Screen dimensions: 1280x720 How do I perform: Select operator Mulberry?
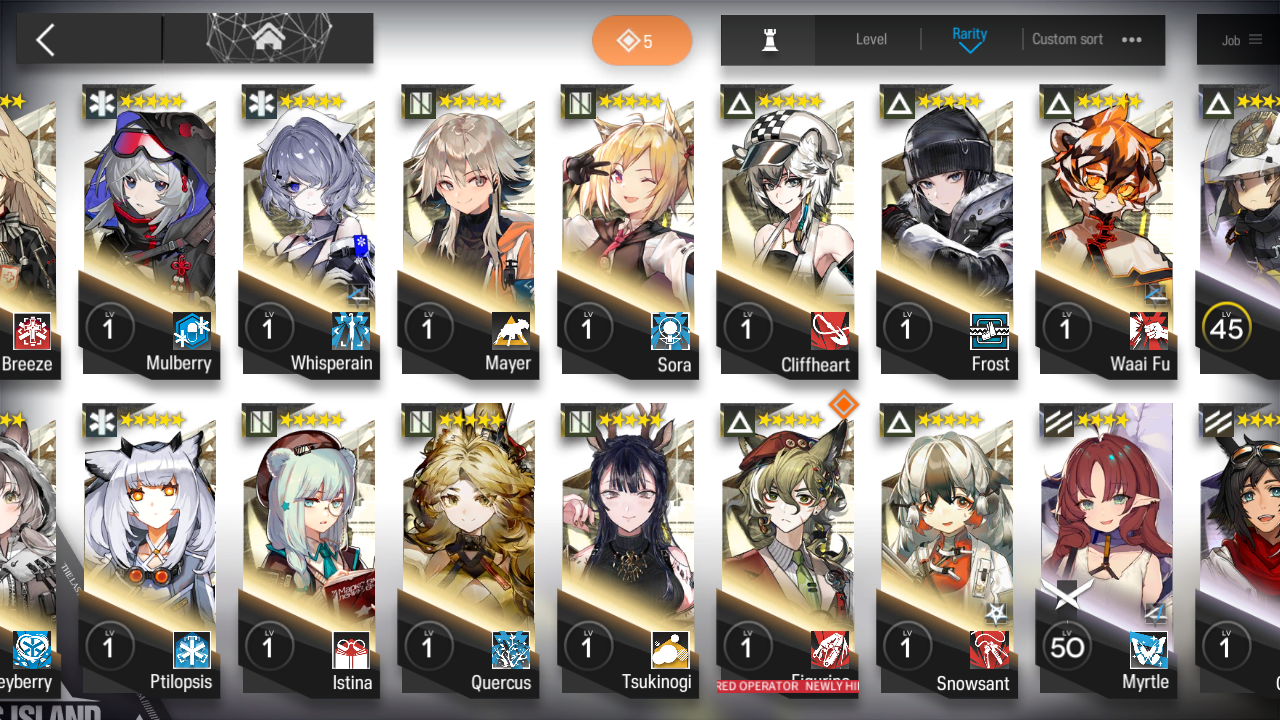pyautogui.click(x=150, y=230)
